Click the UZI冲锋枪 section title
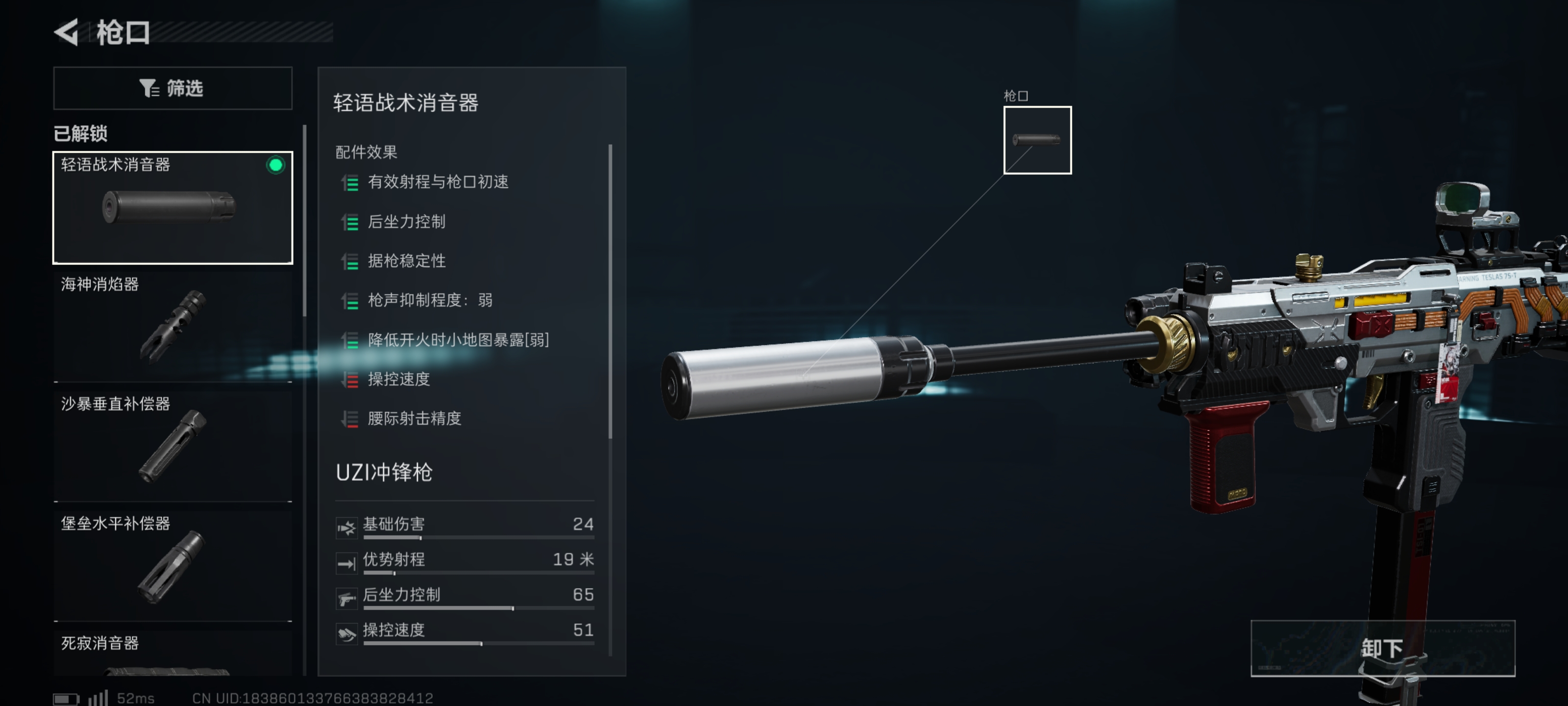Viewport: 1568px width, 706px height. coord(384,473)
